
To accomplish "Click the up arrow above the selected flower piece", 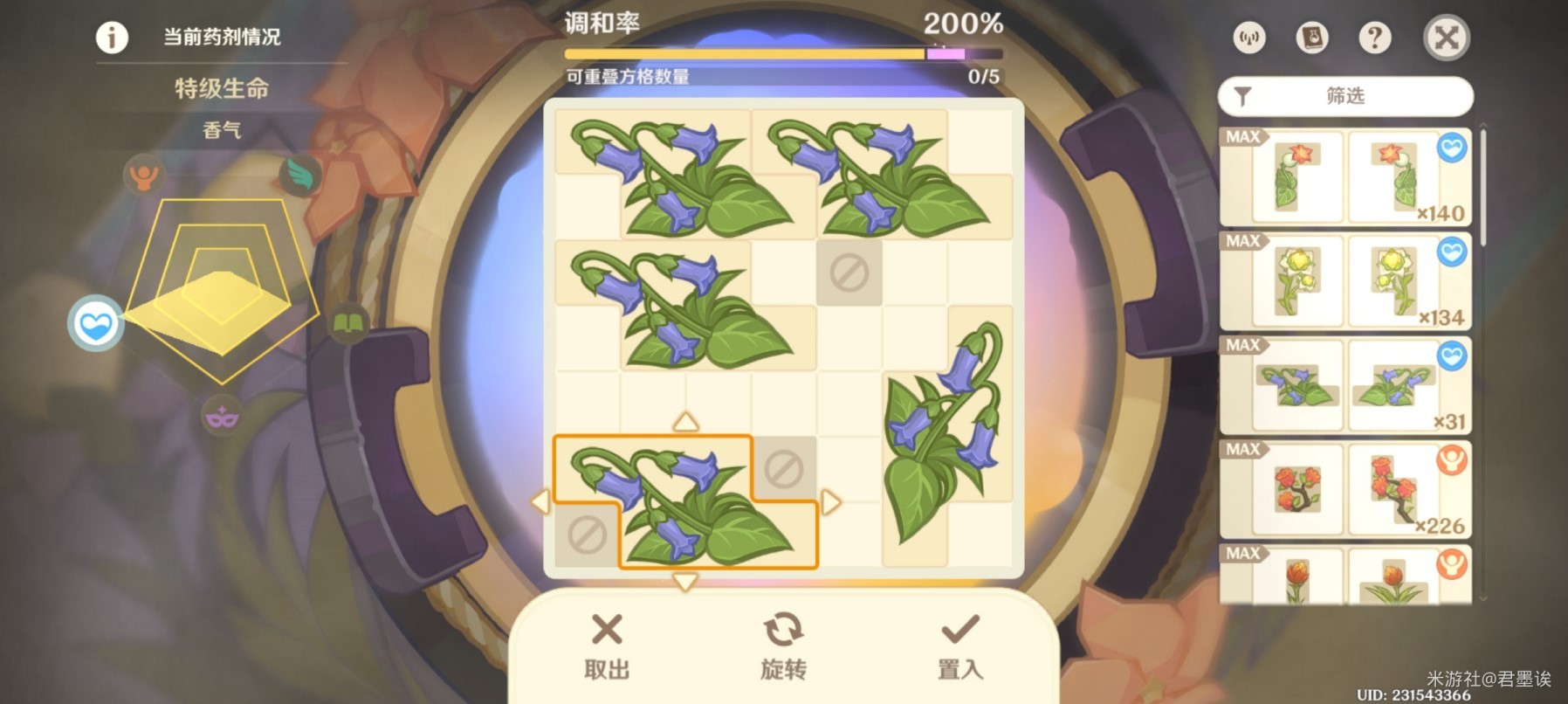I will 685,422.
